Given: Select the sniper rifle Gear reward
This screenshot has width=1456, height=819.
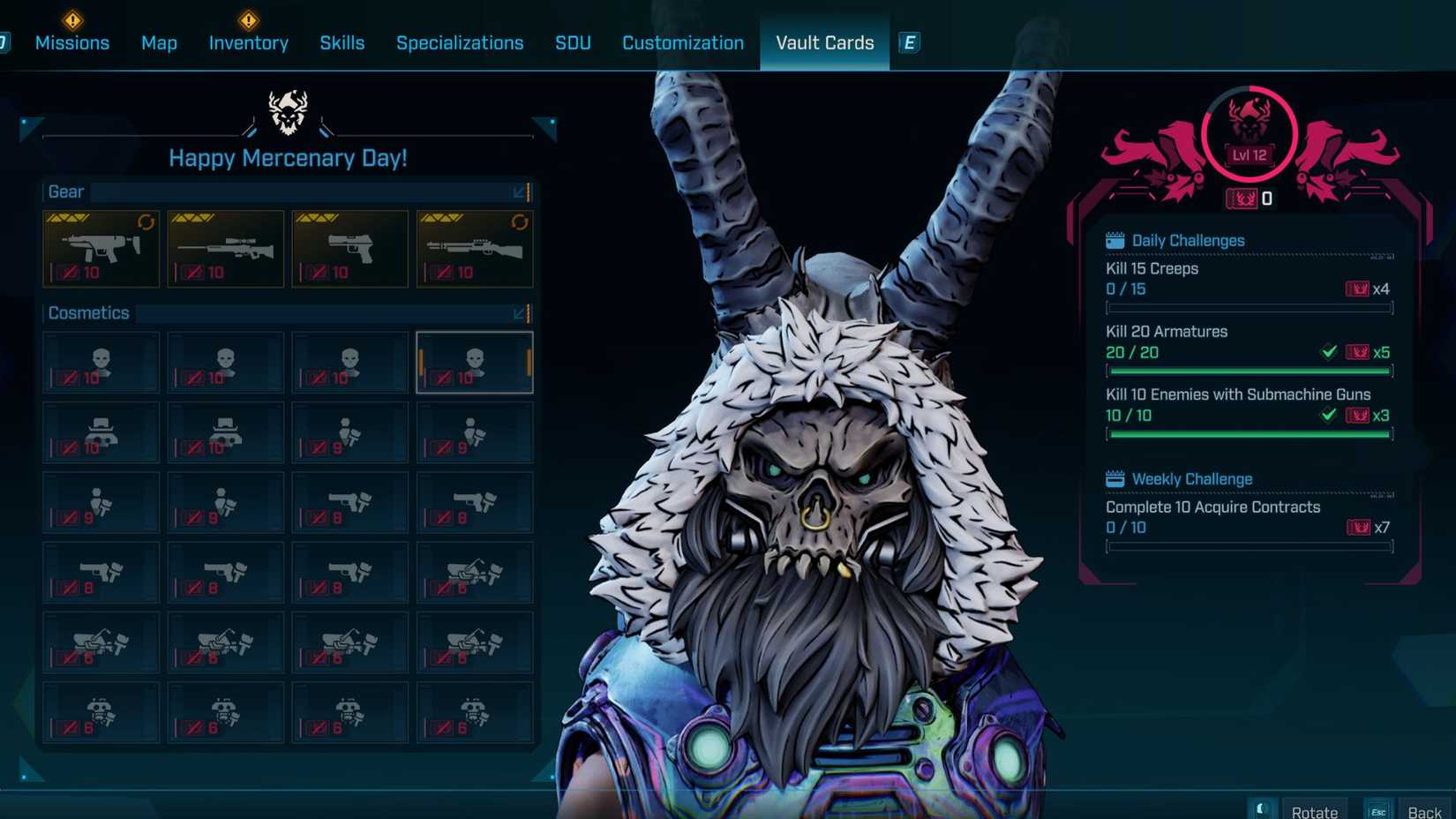Looking at the screenshot, I should (224, 248).
